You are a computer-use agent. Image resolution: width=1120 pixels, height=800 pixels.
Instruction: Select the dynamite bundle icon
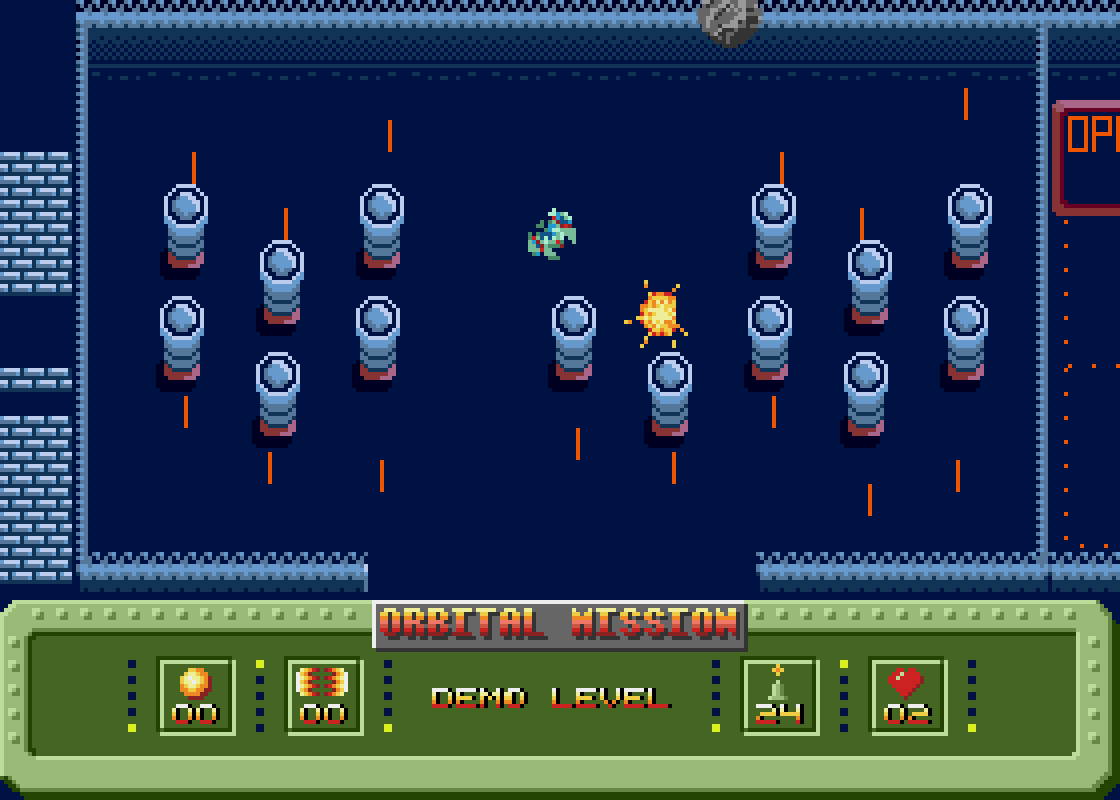coord(323,683)
